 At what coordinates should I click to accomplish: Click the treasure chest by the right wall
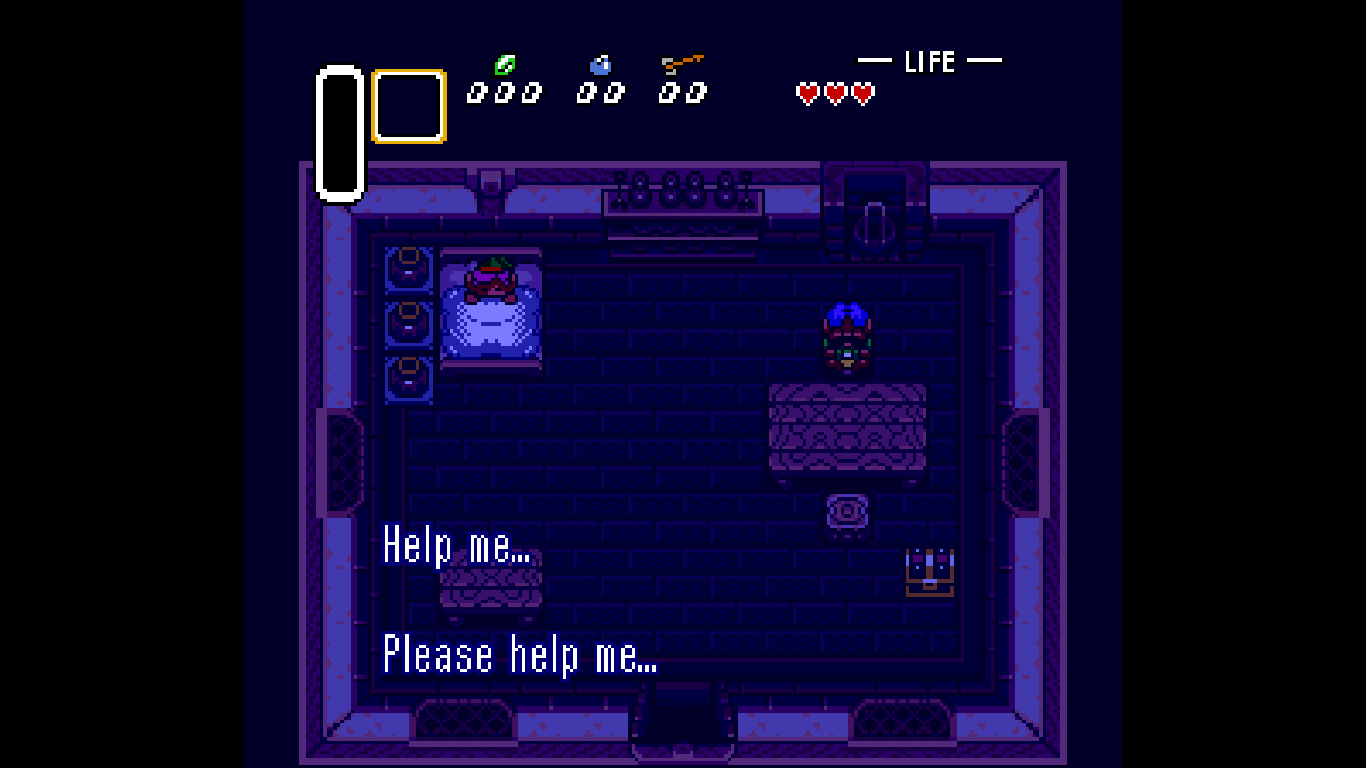[931, 571]
